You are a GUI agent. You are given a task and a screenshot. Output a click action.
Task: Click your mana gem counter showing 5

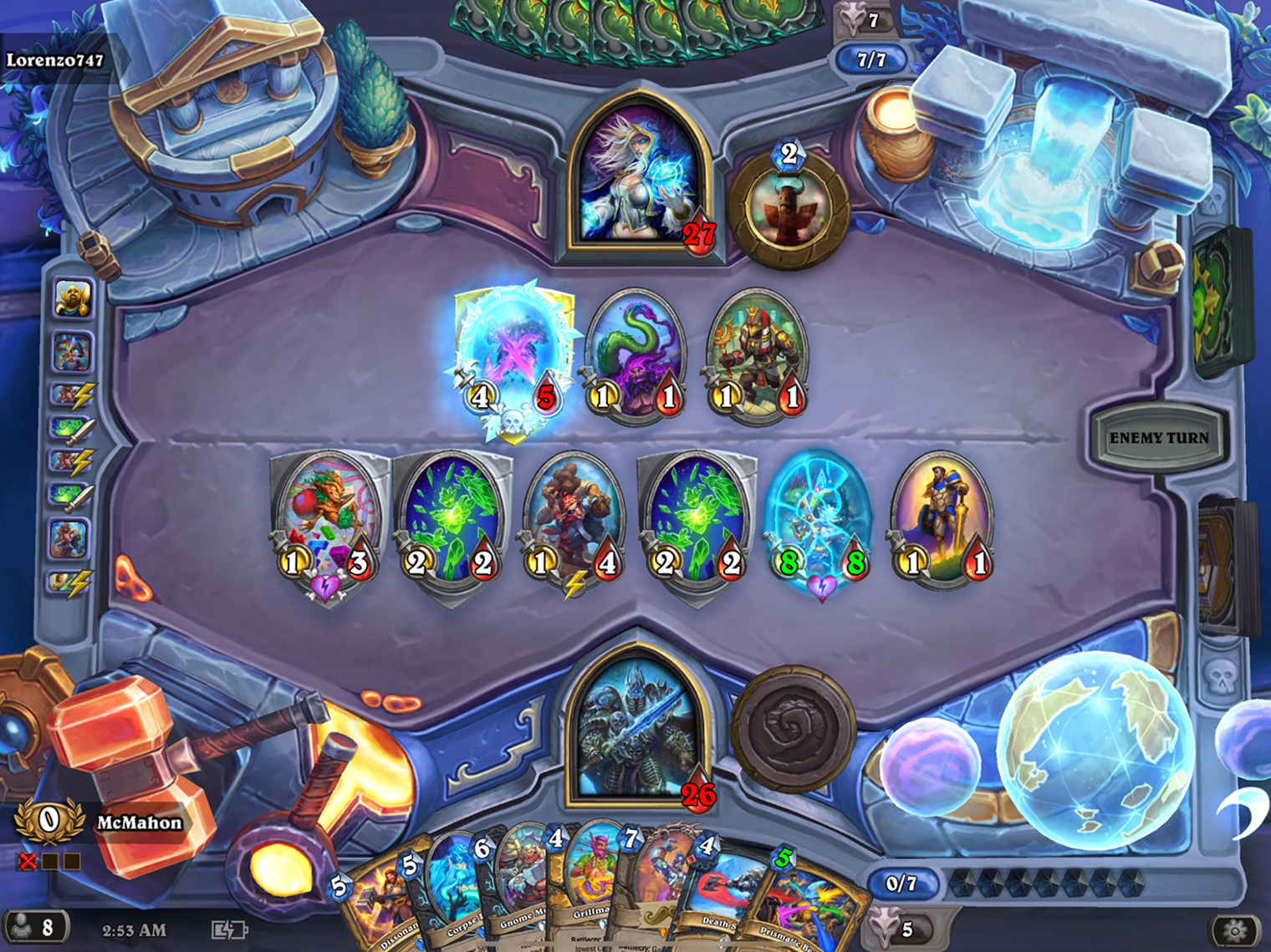(x=906, y=928)
